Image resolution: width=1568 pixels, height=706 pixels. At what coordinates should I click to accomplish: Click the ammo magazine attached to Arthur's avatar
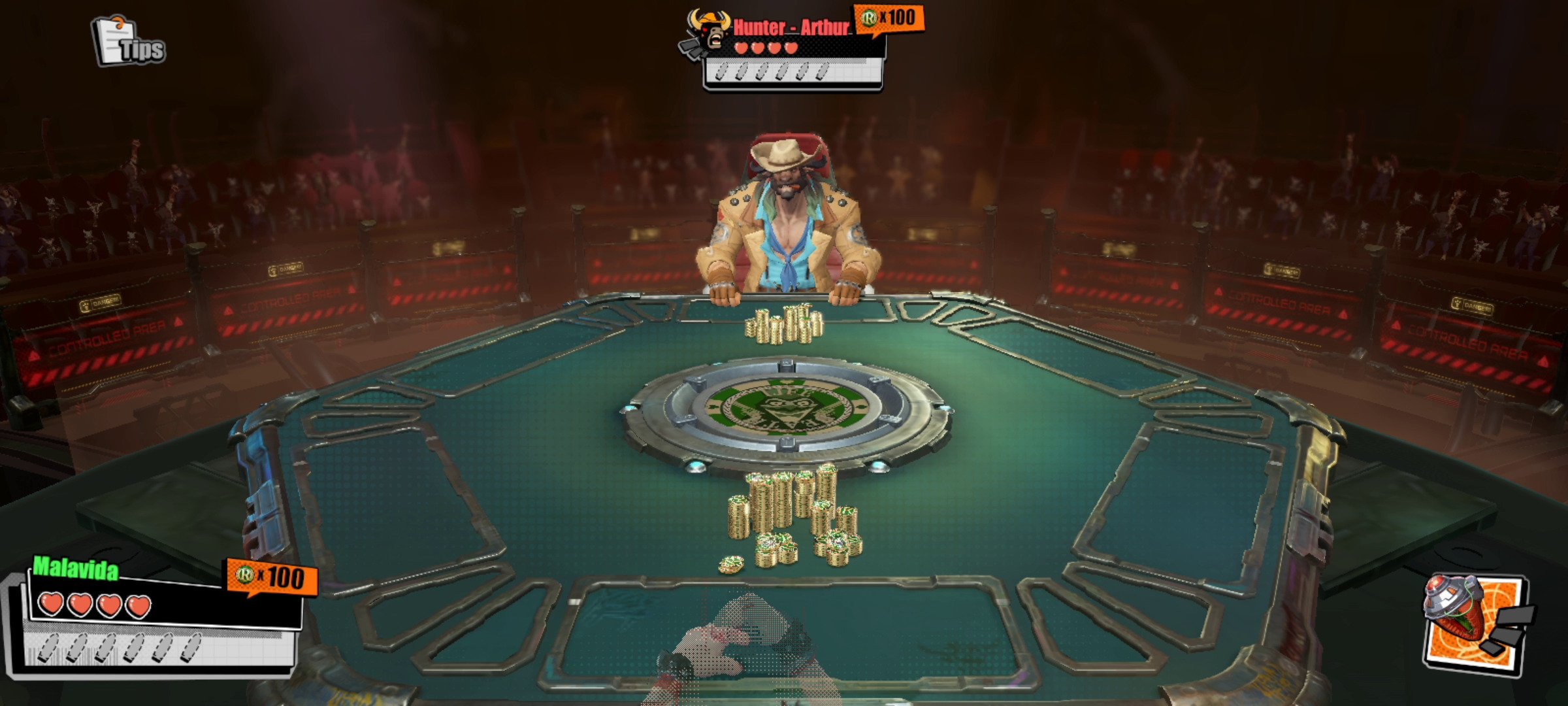tap(689, 49)
